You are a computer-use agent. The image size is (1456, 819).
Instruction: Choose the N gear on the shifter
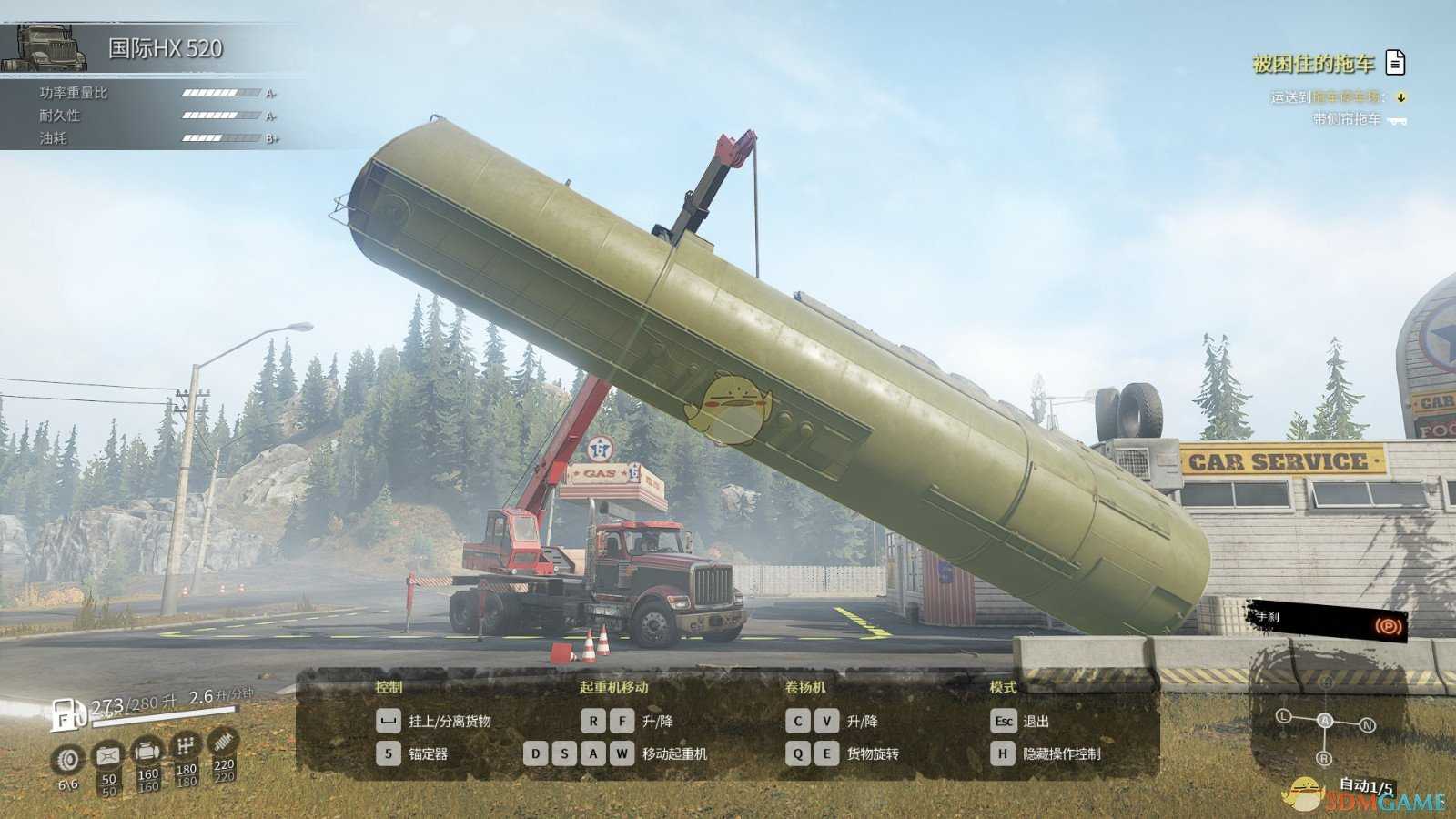(x=1367, y=725)
